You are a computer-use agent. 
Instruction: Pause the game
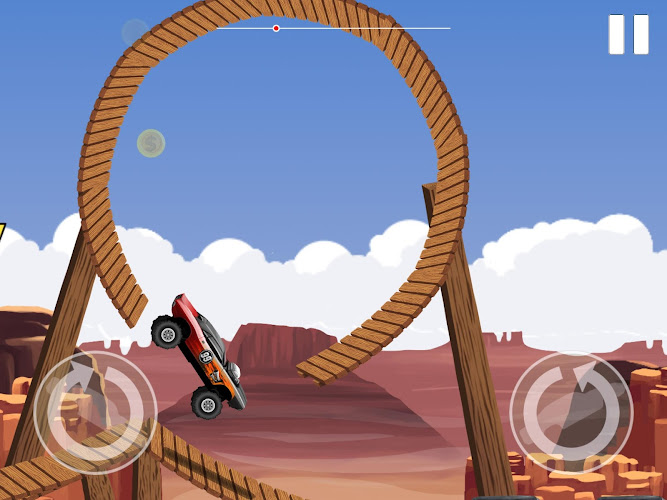tap(628, 34)
